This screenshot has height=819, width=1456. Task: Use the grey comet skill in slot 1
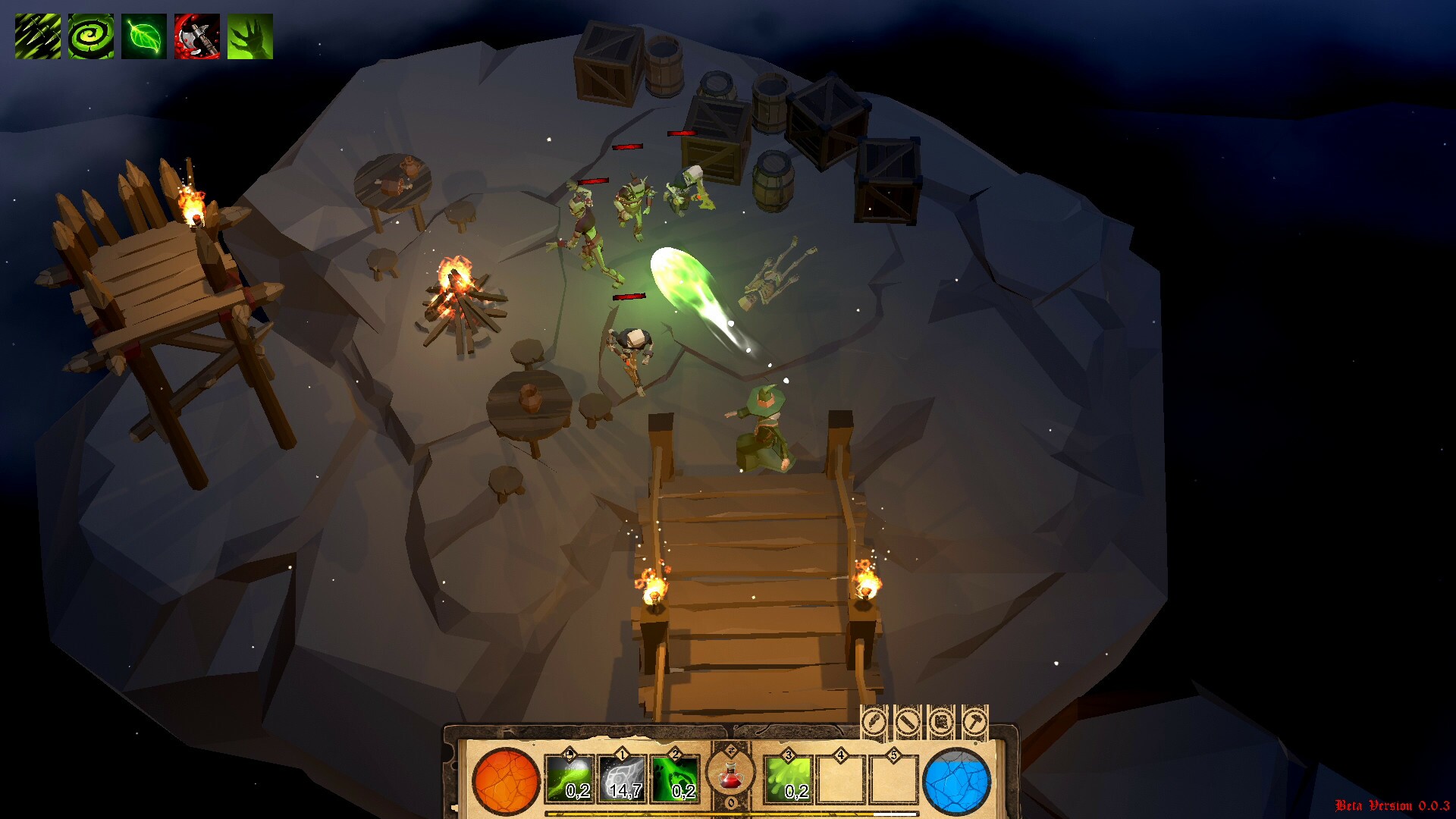623,780
